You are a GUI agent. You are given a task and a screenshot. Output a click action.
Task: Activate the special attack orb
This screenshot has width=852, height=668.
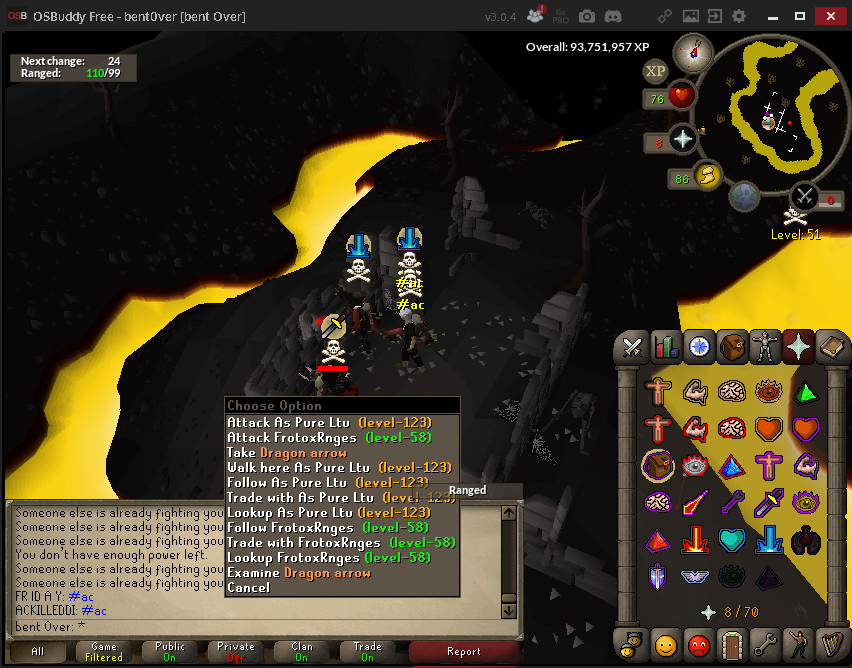(743, 197)
